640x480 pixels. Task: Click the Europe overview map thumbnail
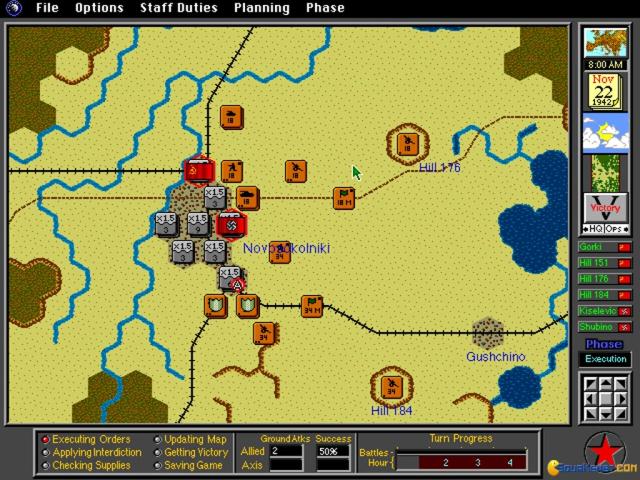(603, 44)
